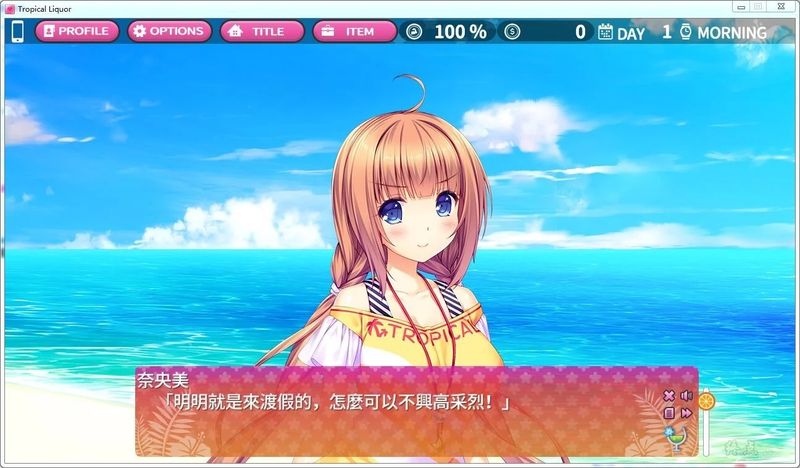Viewport: 800px width, 468px height.
Task: Tap the smartphone icon
Action: pos(17,31)
